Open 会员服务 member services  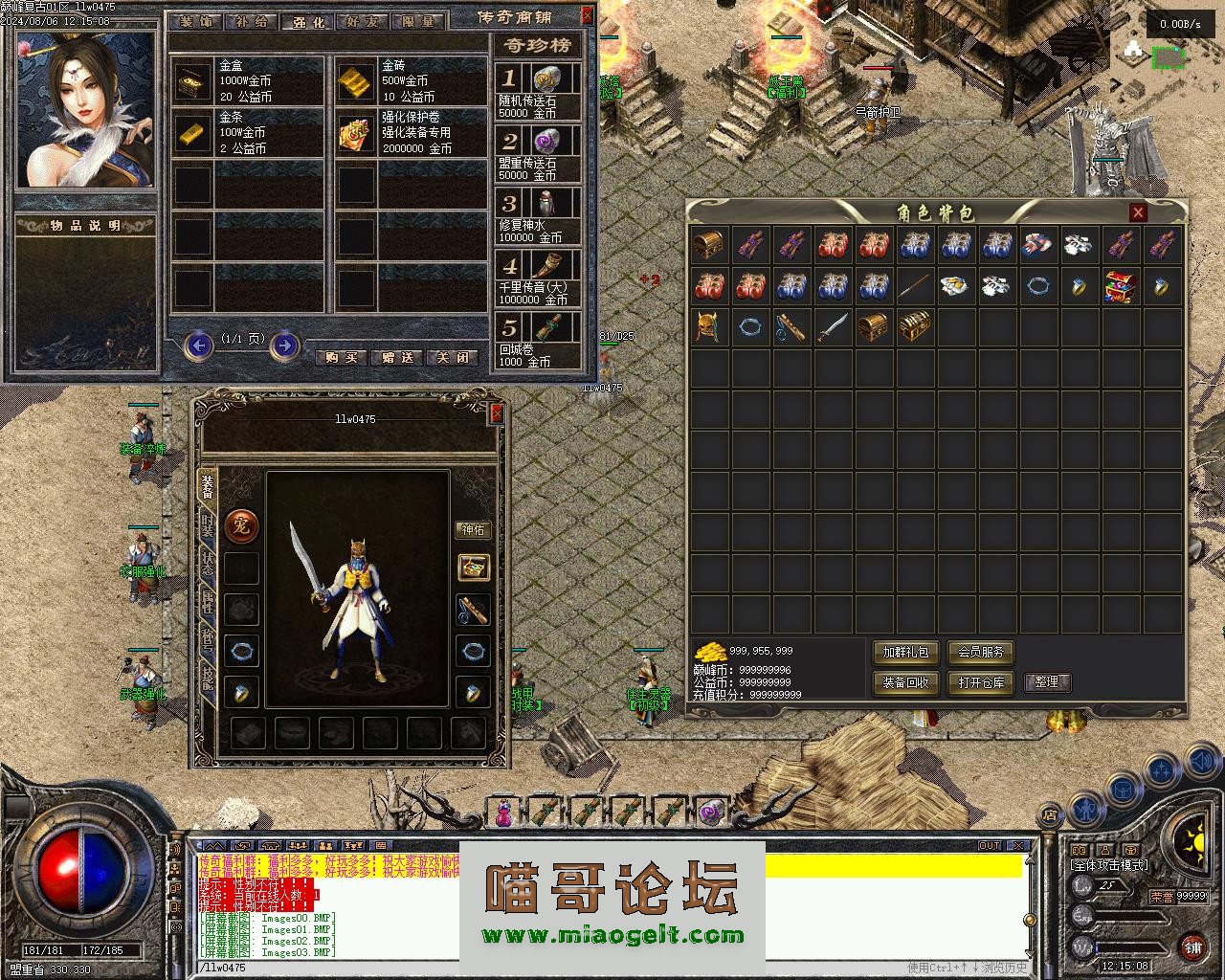tap(981, 653)
